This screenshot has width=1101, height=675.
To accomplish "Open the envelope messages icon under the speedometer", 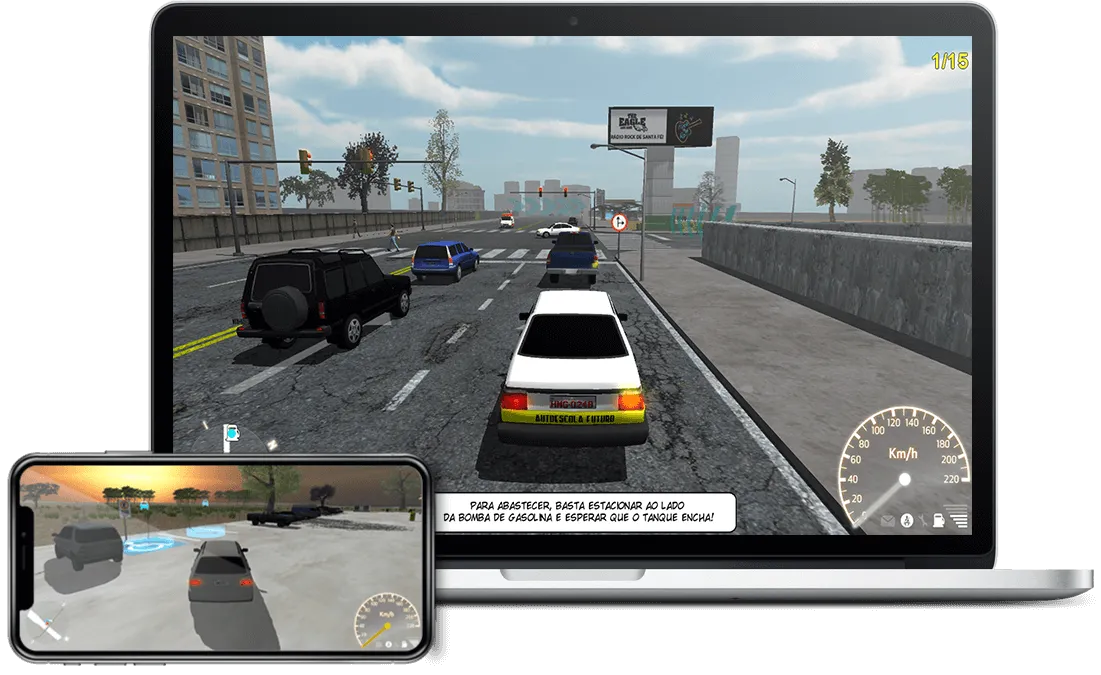I will click(x=888, y=520).
